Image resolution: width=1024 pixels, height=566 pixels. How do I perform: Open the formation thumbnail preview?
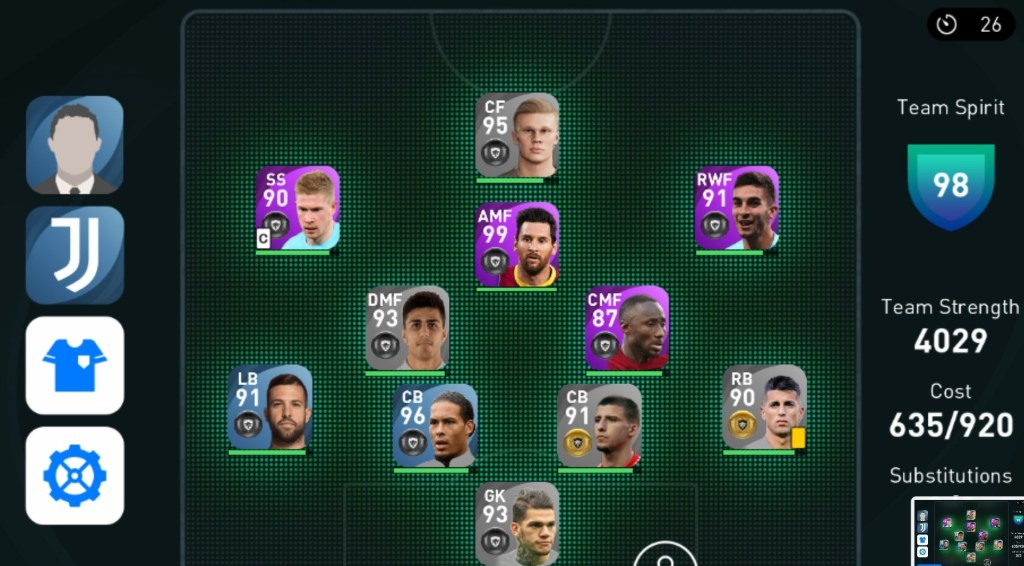click(966, 532)
